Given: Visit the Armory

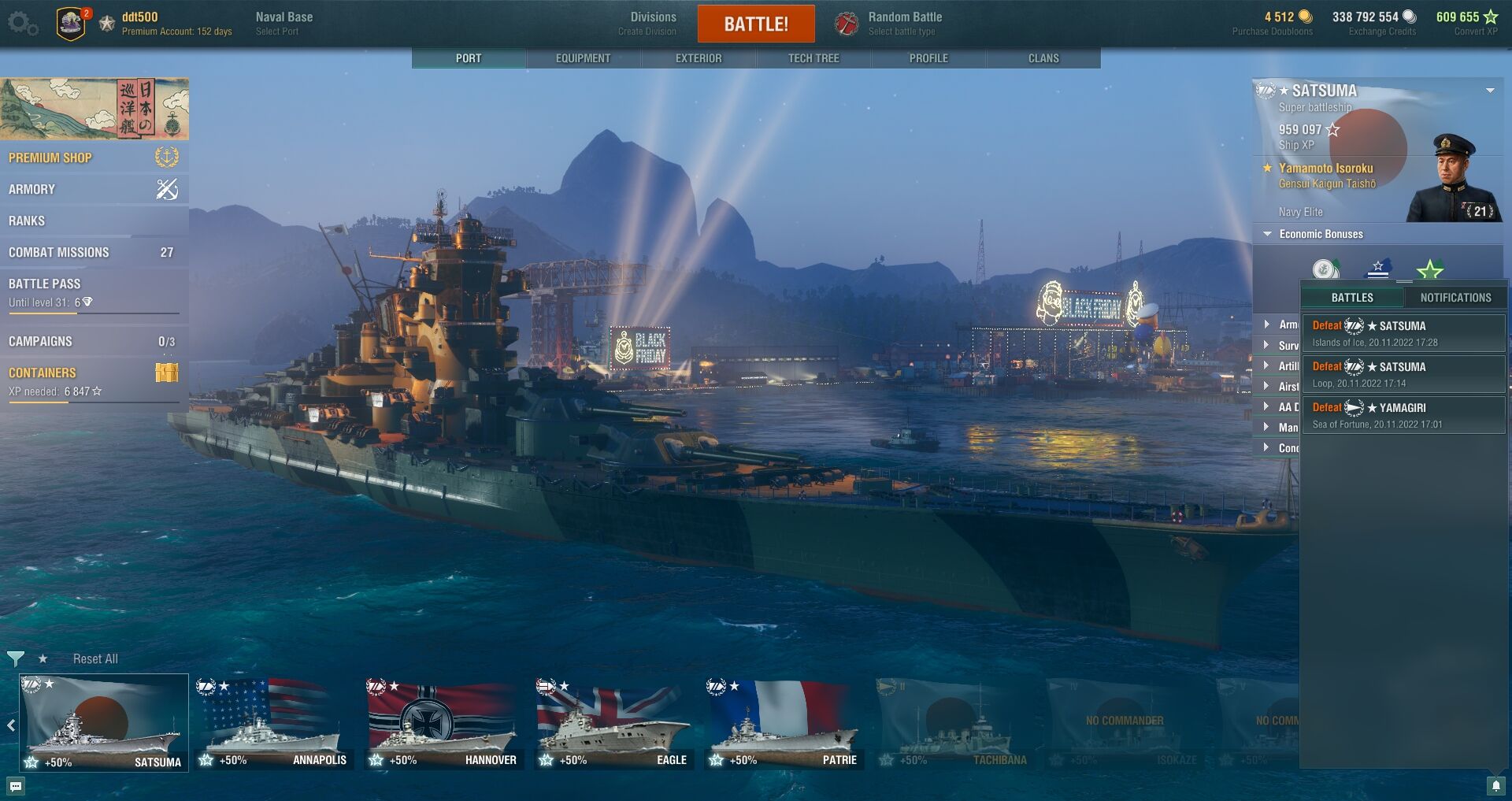Looking at the screenshot, I should pos(32,189).
